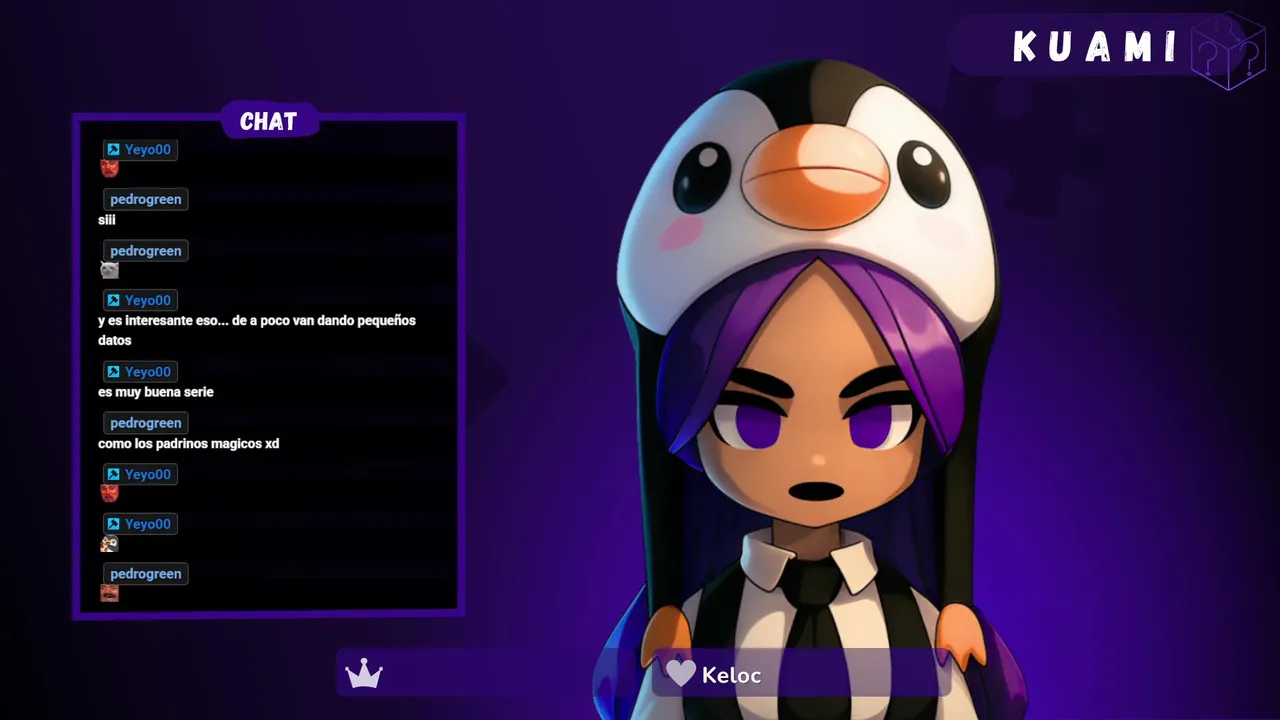Click the CHAT panel header
The image size is (1280, 720).
[268, 122]
